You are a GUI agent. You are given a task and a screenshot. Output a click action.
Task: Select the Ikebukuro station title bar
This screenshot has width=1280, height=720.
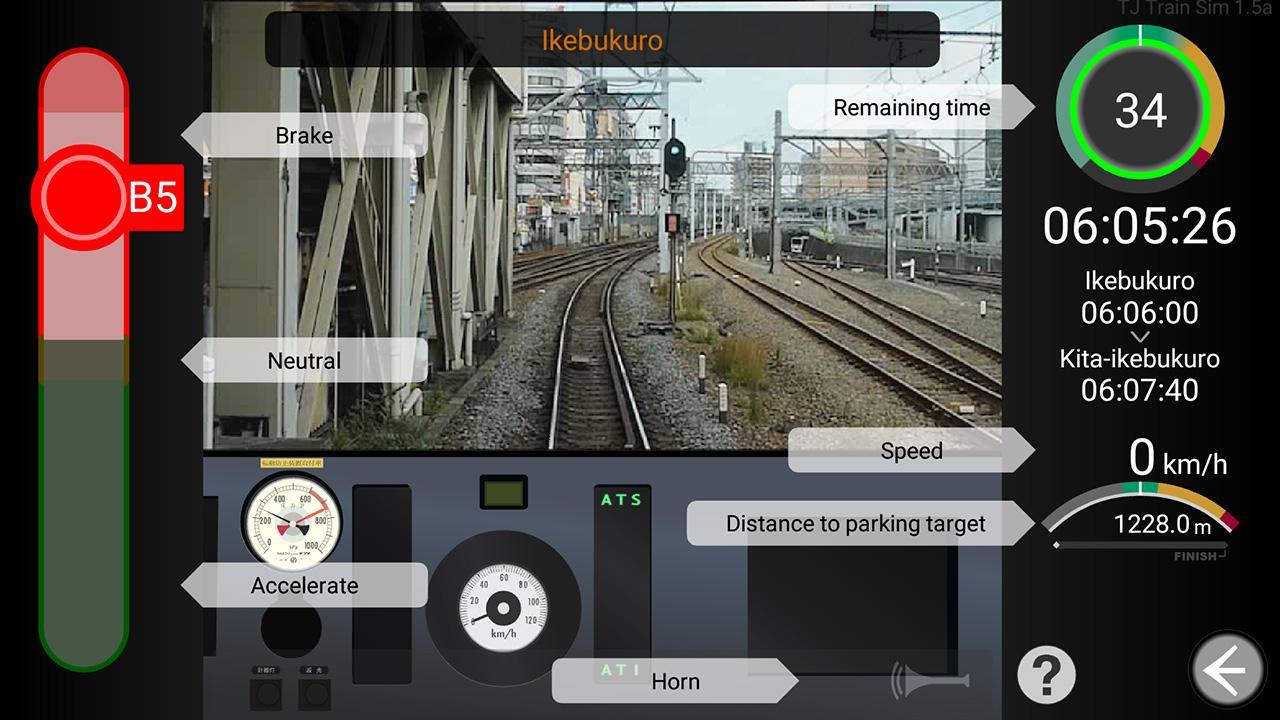coord(600,41)
